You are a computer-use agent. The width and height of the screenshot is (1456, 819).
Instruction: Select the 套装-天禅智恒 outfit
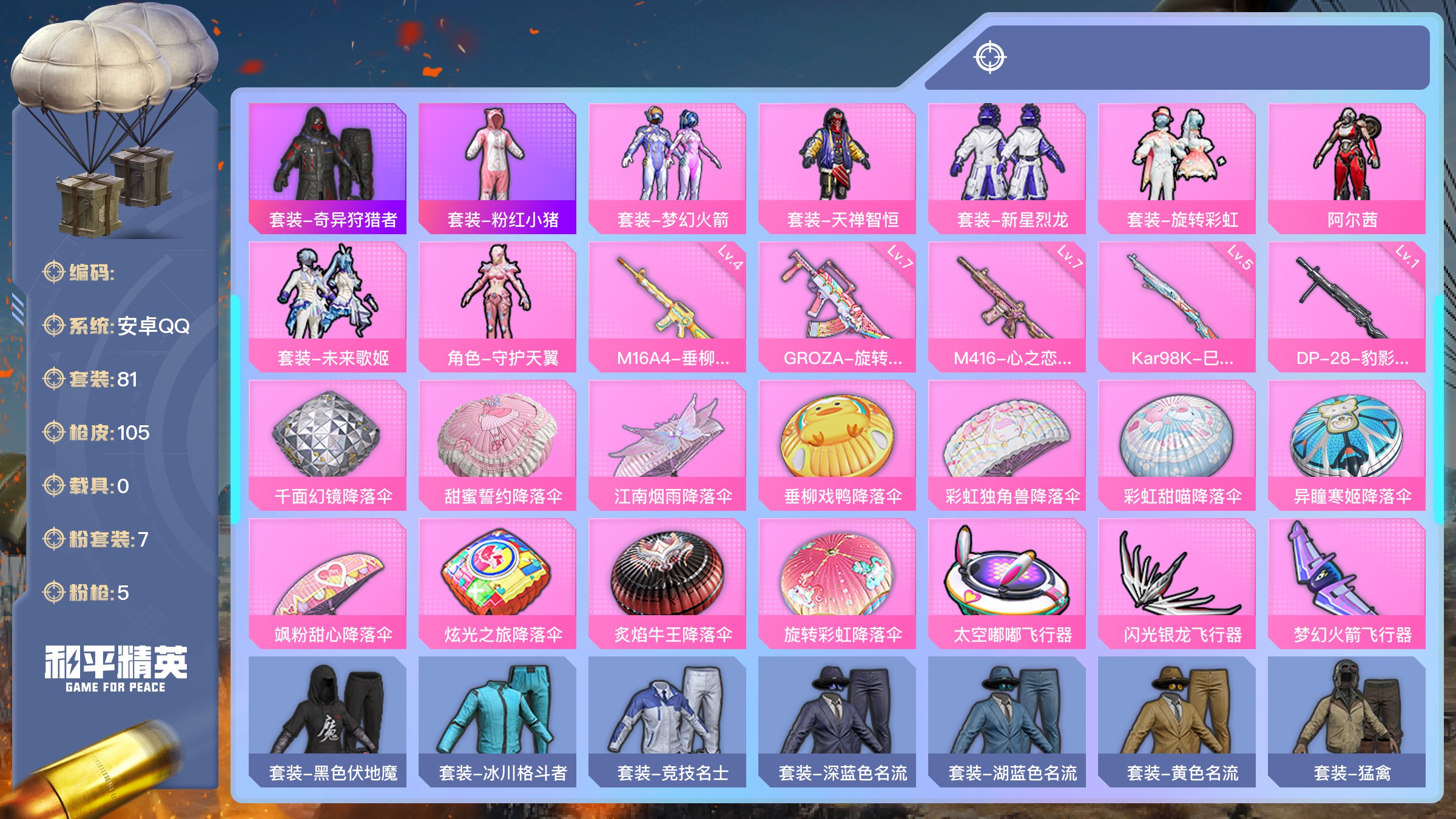point(837,168)
